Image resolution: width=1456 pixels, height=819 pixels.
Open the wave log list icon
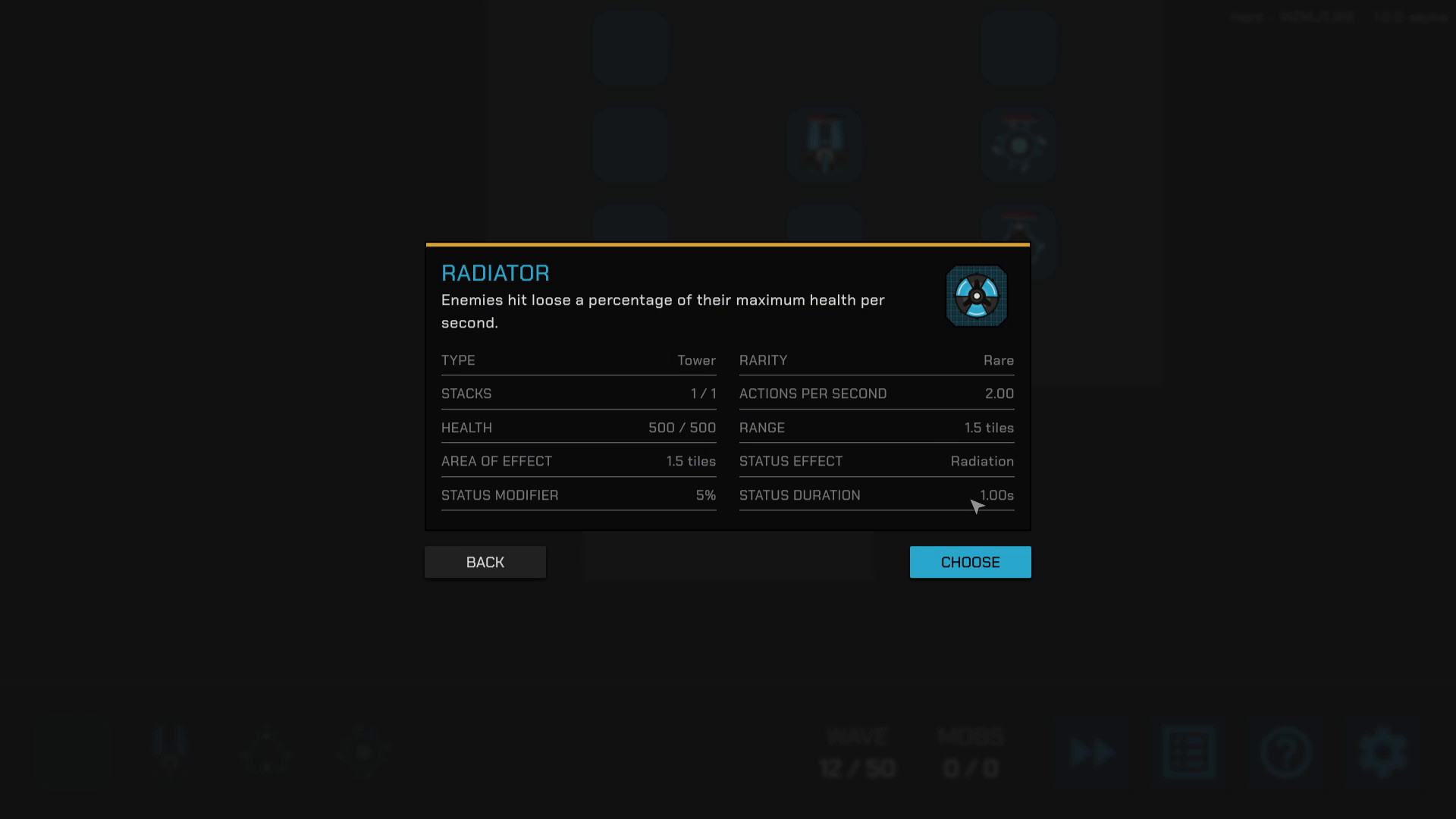point(1189,752)
